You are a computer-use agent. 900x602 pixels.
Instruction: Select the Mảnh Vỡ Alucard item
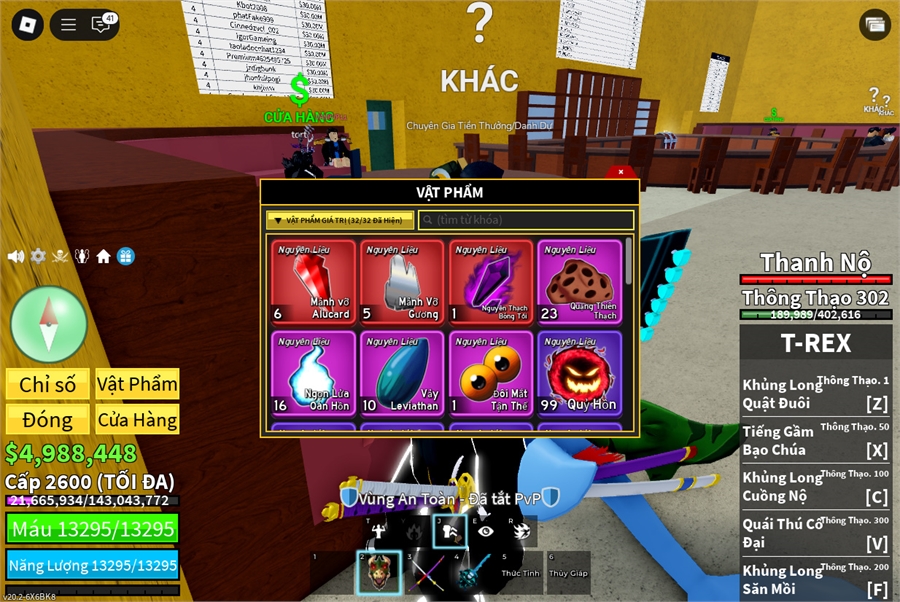(x=313, y=281)
